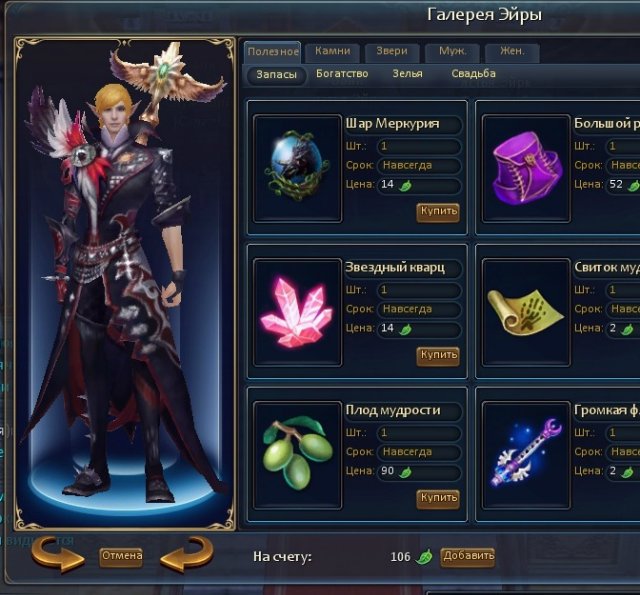Click the Отмена button
Screen dimensions: 640x595
pyautogui.click(x=121, y=556)
